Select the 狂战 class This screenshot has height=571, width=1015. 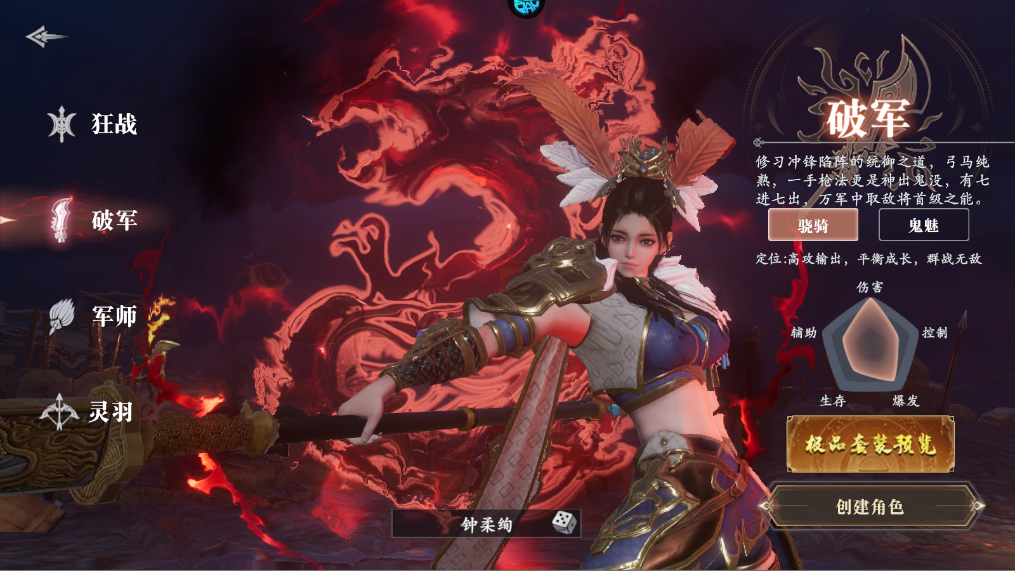pos(96,125)
